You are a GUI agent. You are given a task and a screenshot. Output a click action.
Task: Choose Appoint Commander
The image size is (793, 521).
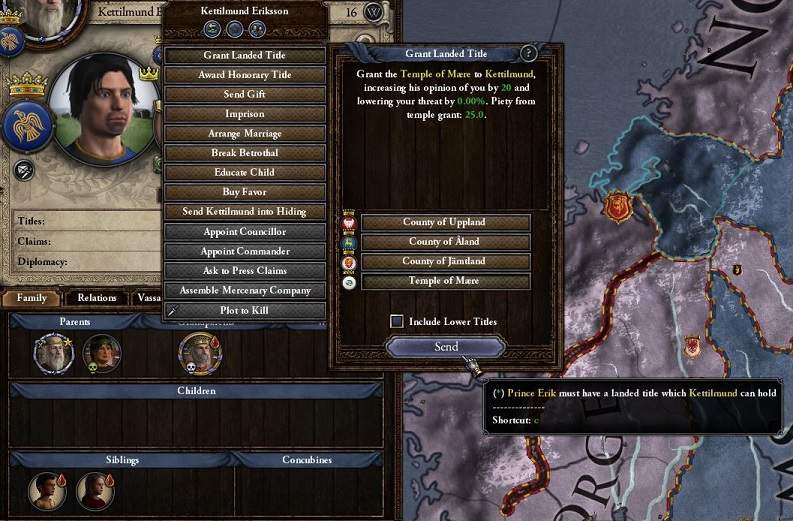point(245,251)
